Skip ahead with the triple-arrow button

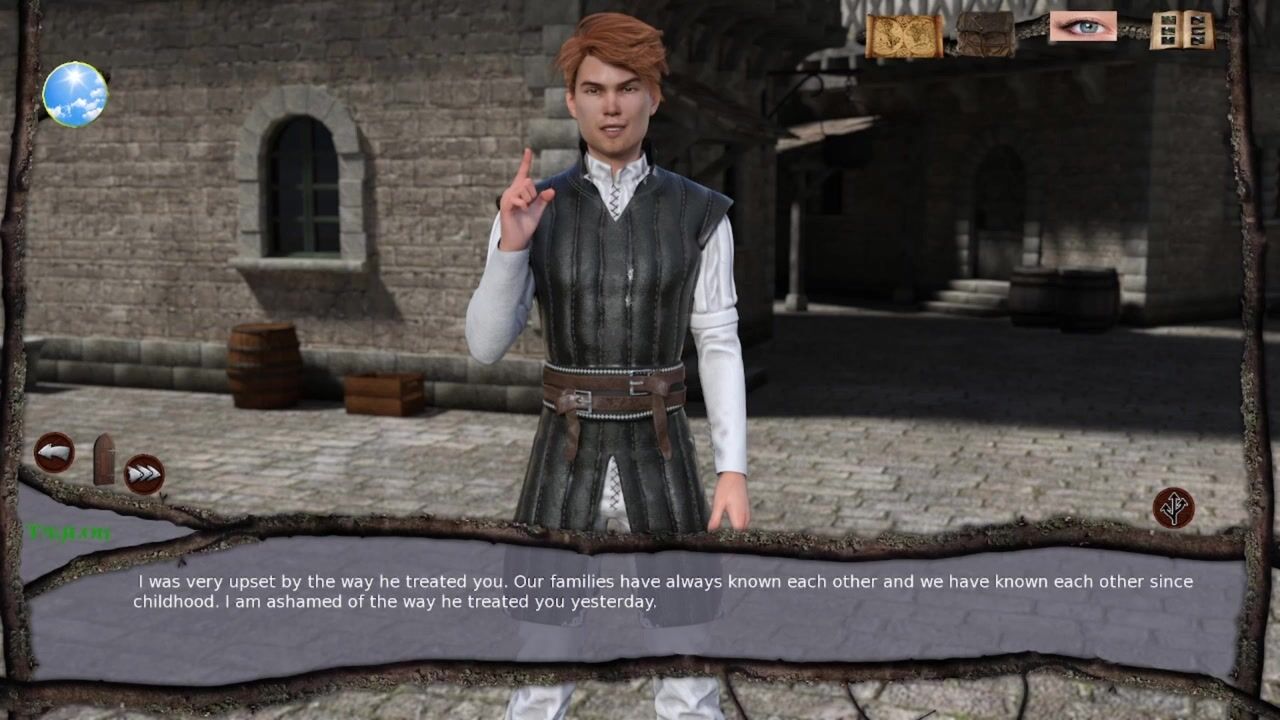coord(144,474)
